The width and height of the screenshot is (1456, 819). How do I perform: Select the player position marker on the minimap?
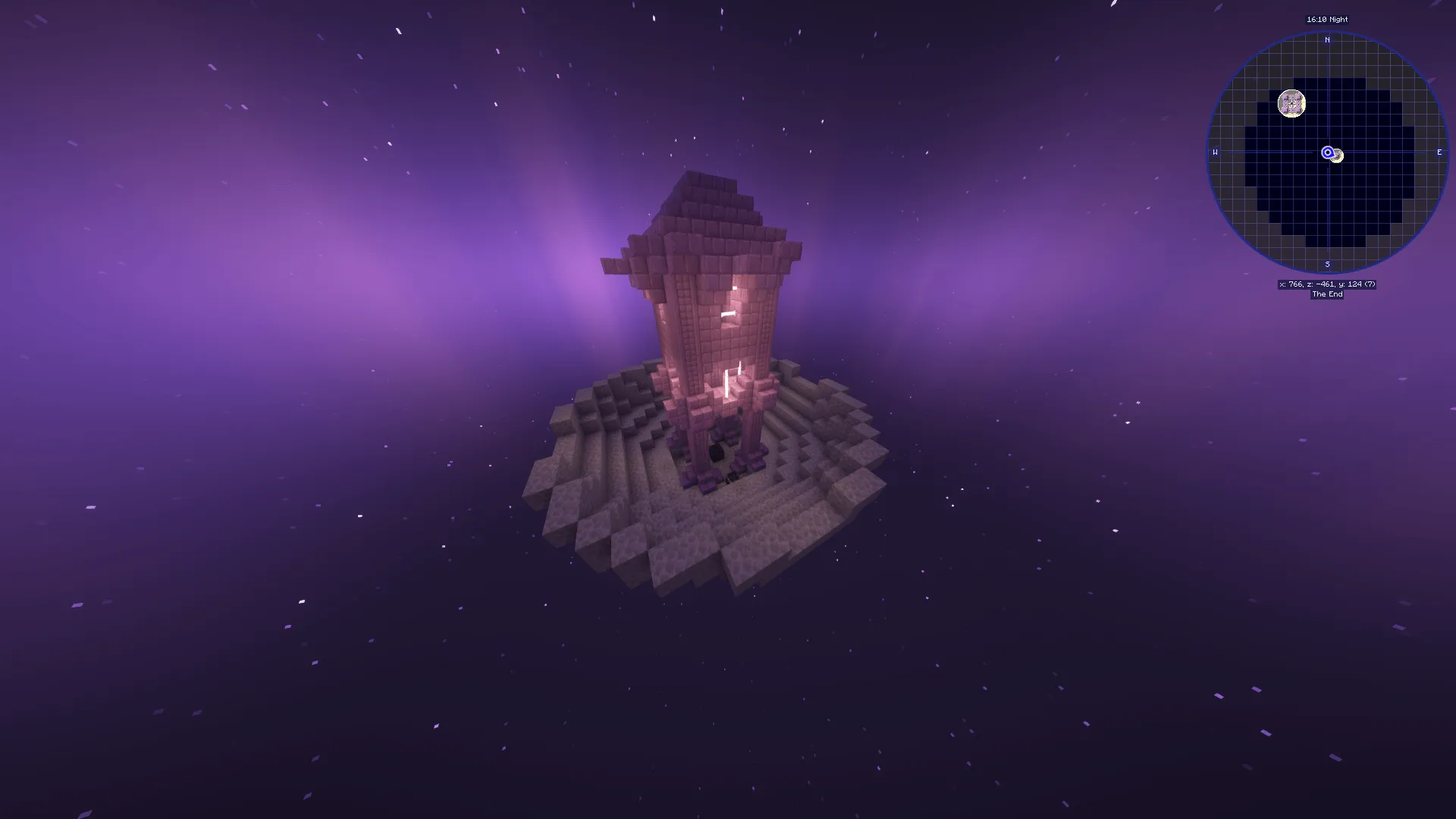point(1327,152)
